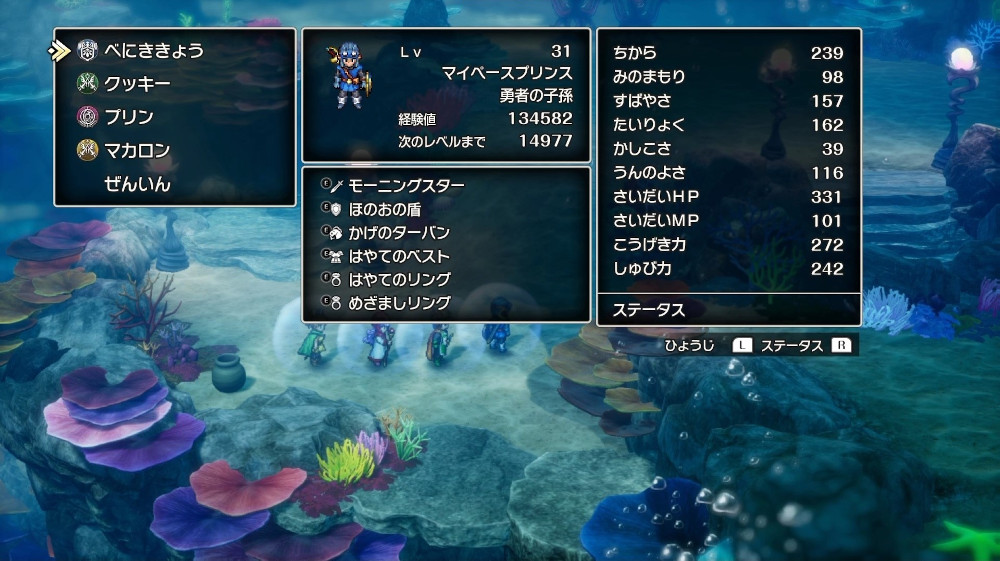
Task: Pick マカロン from the party list
Action: click(x=137, y=151)
